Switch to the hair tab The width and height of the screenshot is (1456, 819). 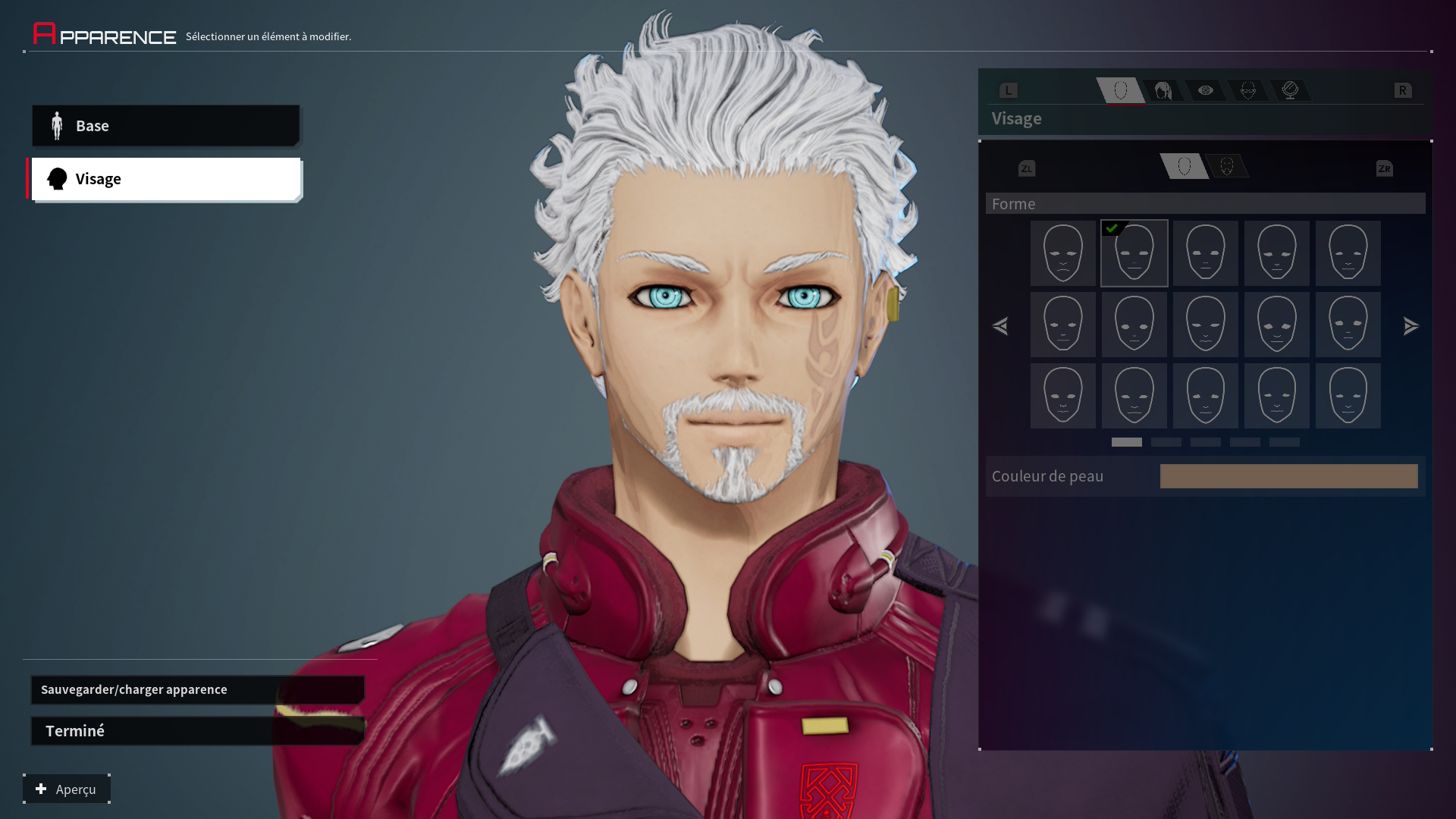[x=1163, y=91]
